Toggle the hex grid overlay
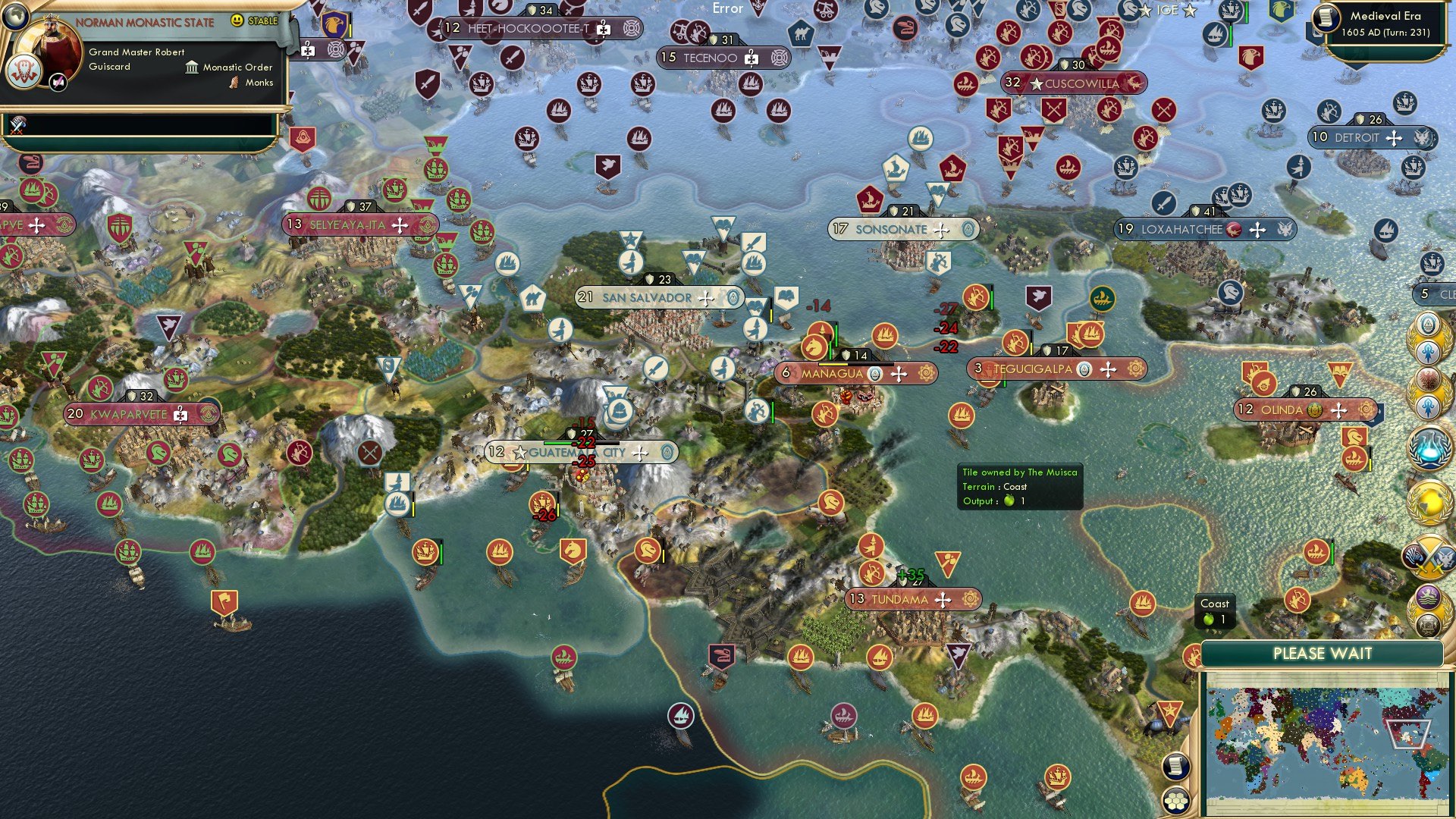1456x819 pixels. click(x=1175, y=801)
